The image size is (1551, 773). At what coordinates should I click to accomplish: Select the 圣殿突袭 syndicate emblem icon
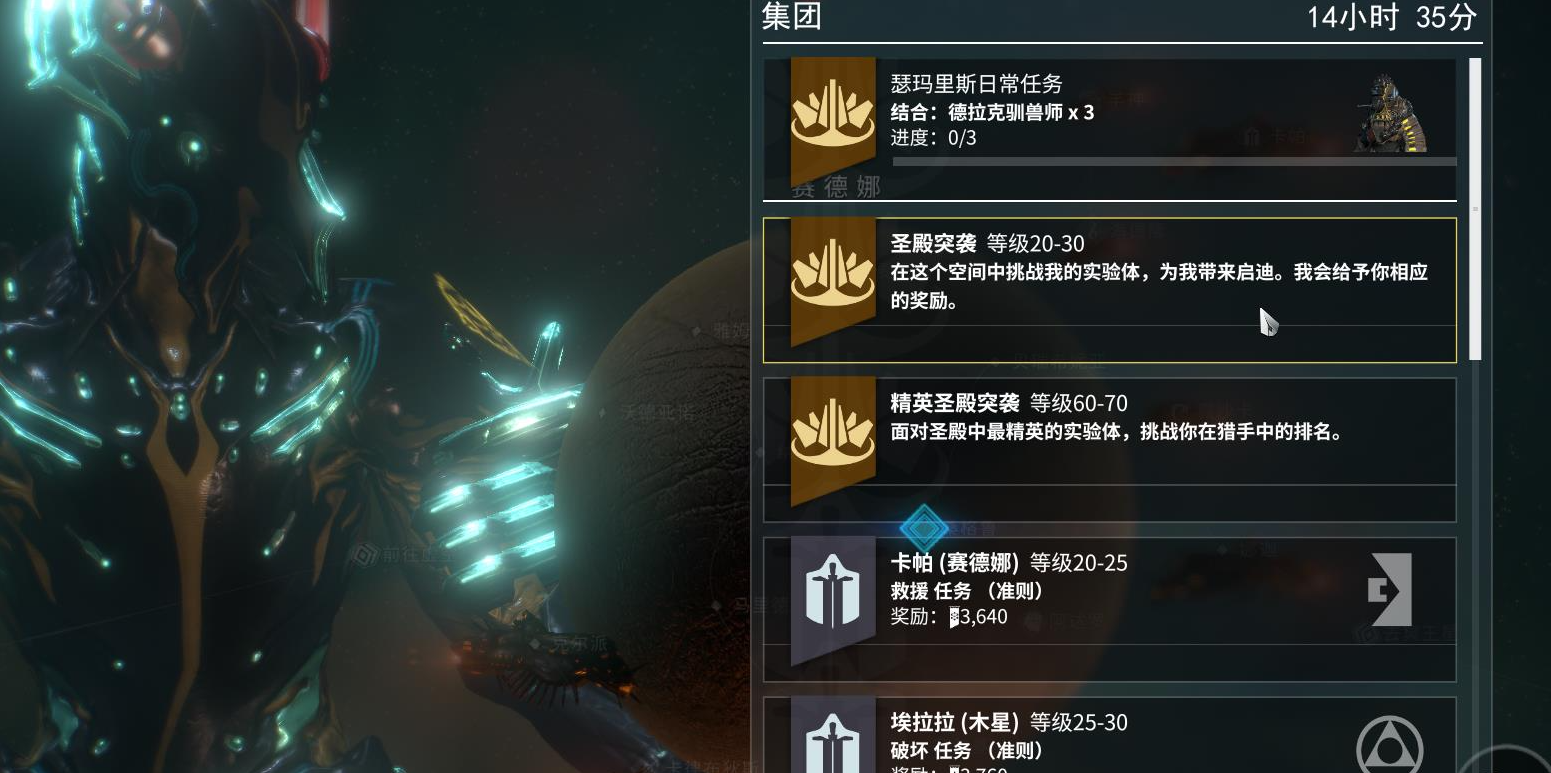[833, 273]
